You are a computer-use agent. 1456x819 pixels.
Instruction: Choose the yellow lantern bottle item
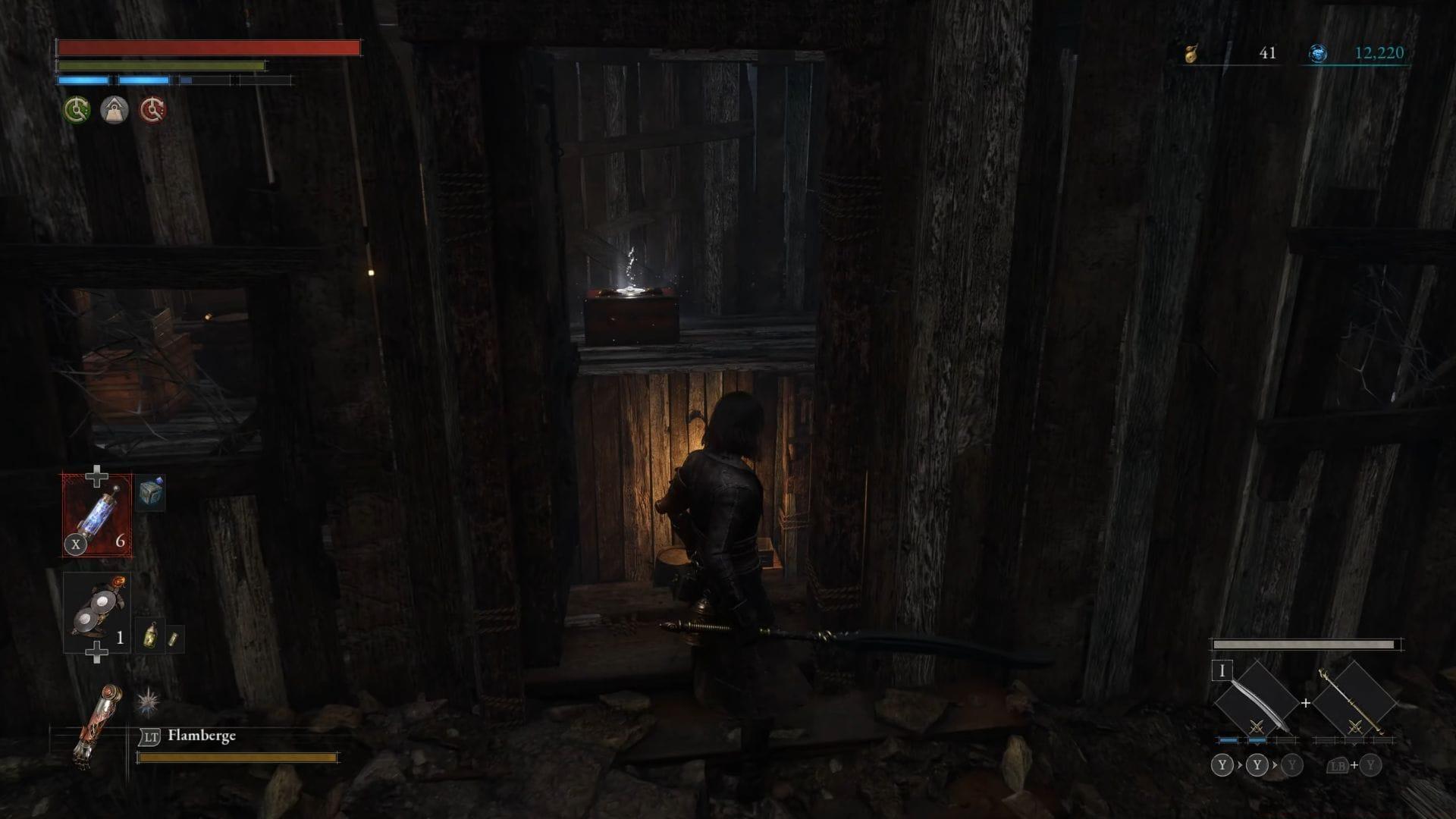click(152, 637)
